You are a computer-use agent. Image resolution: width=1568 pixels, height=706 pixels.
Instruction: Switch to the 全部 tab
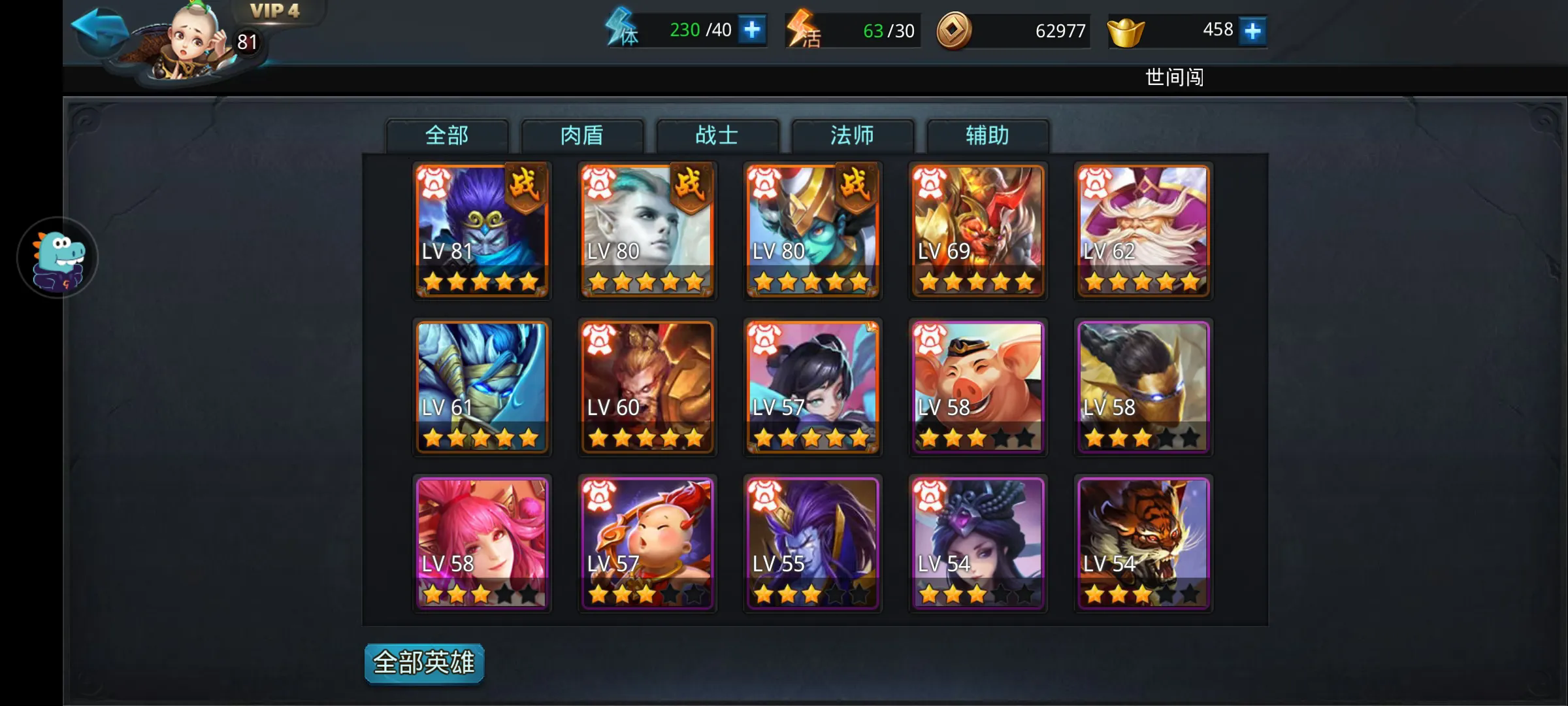(x=447, y=135)
